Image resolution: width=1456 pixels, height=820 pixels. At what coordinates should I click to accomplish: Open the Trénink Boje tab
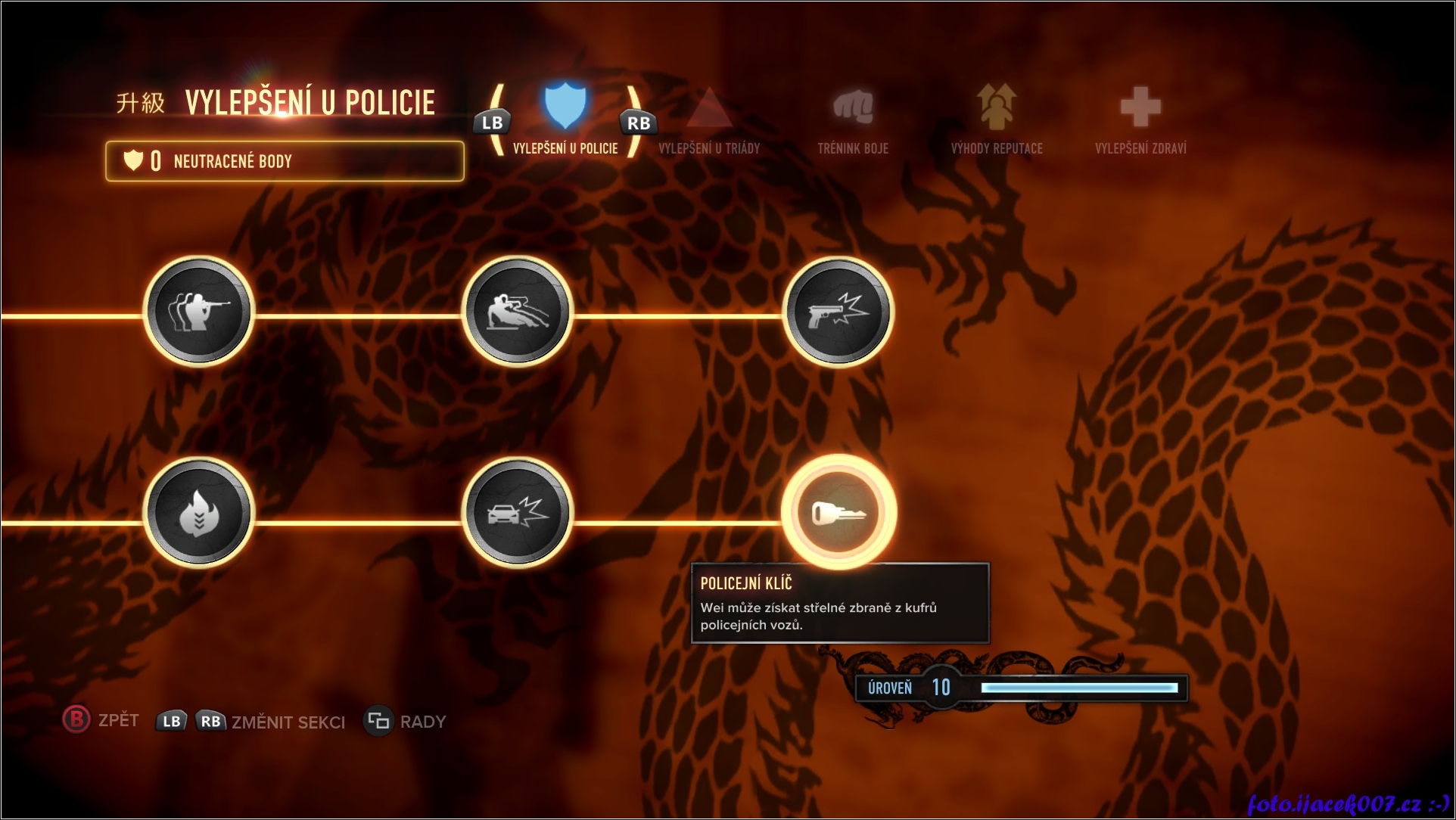[853, 121]
